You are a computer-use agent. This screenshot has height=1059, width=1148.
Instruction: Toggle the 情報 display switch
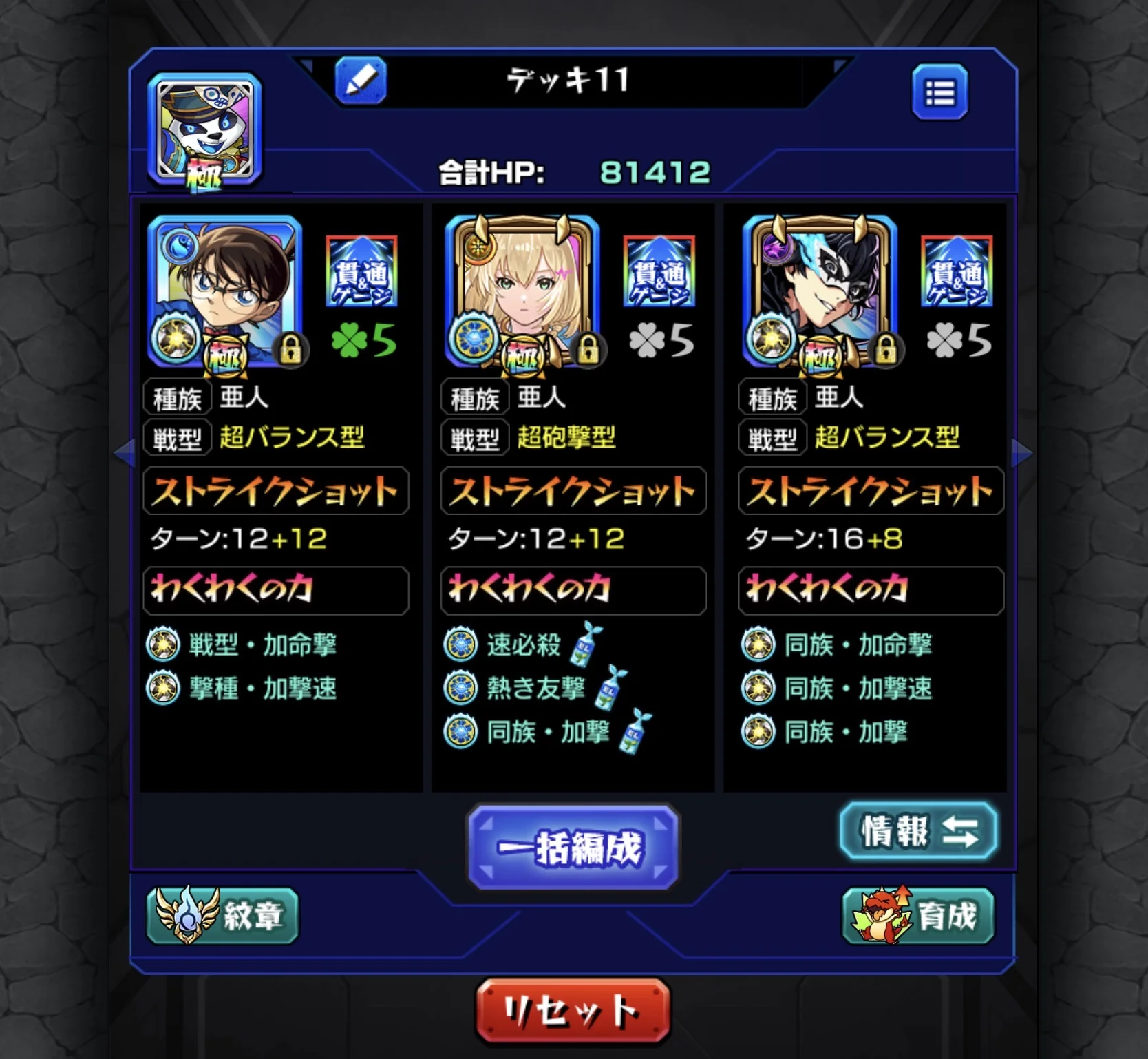click(x=918, y=832)
